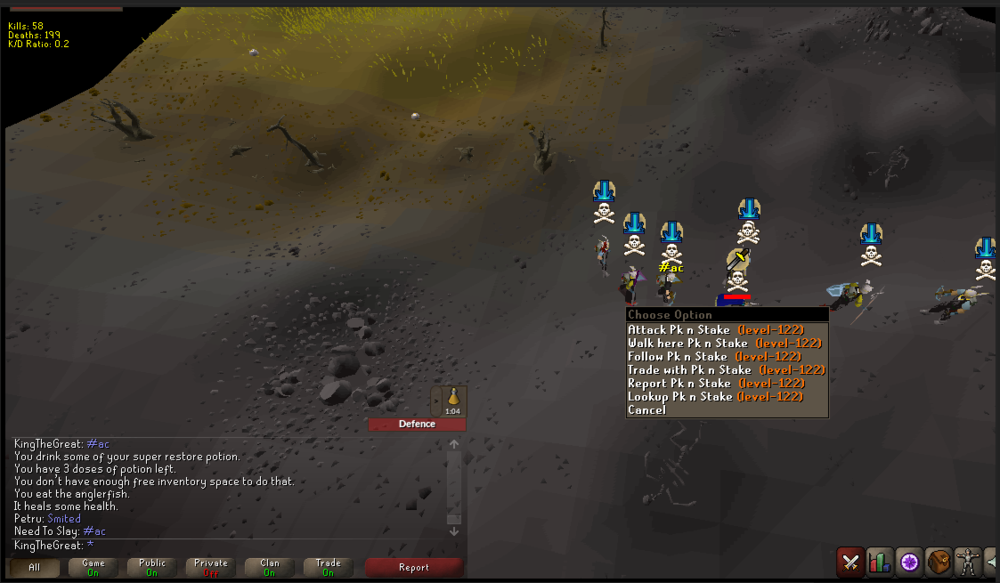Cancel the Choose Option menu
Image resolution: width=1000 pixels, height=583 pixels.
(x=647, y=410)
